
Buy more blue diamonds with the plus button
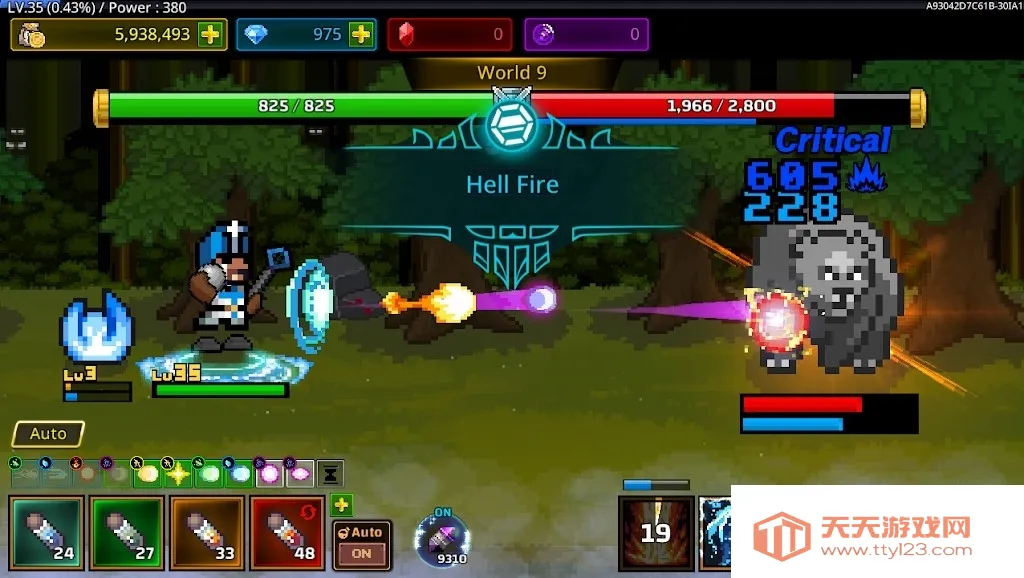pyautogui.click(x=361, y=34)
